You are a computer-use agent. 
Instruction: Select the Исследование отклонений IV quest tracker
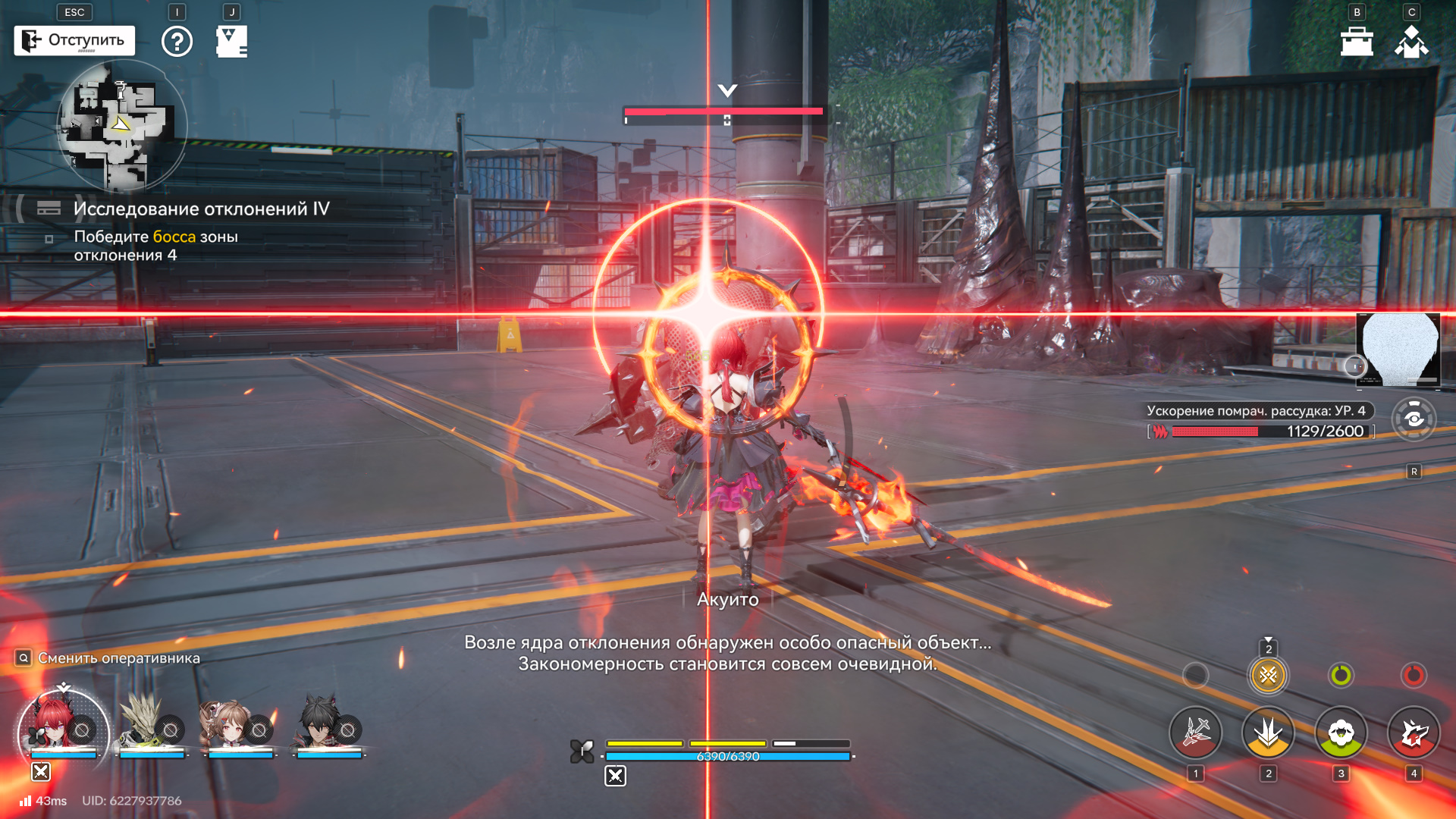click(x=201, y=209)
